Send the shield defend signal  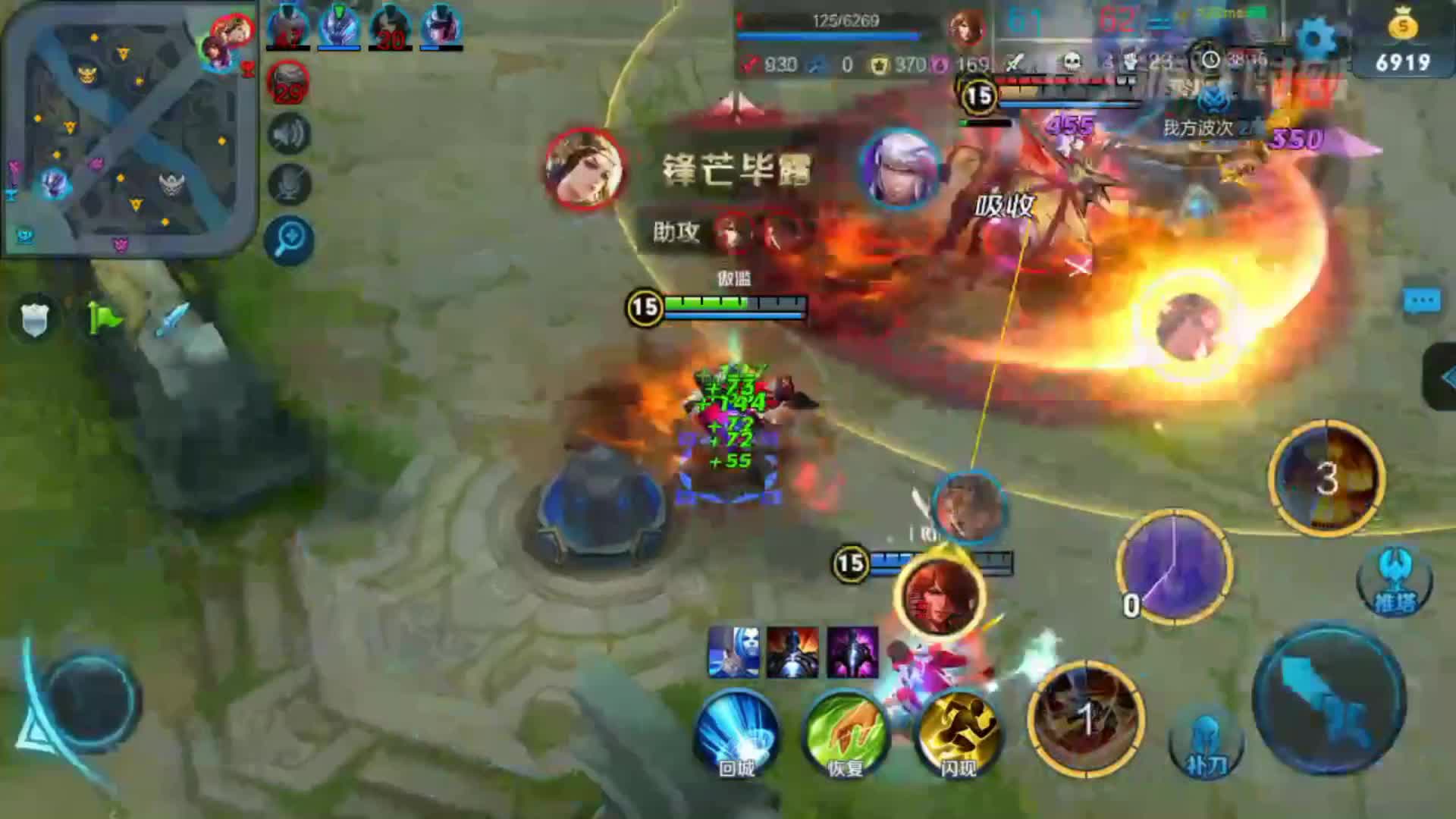point(34,318)
